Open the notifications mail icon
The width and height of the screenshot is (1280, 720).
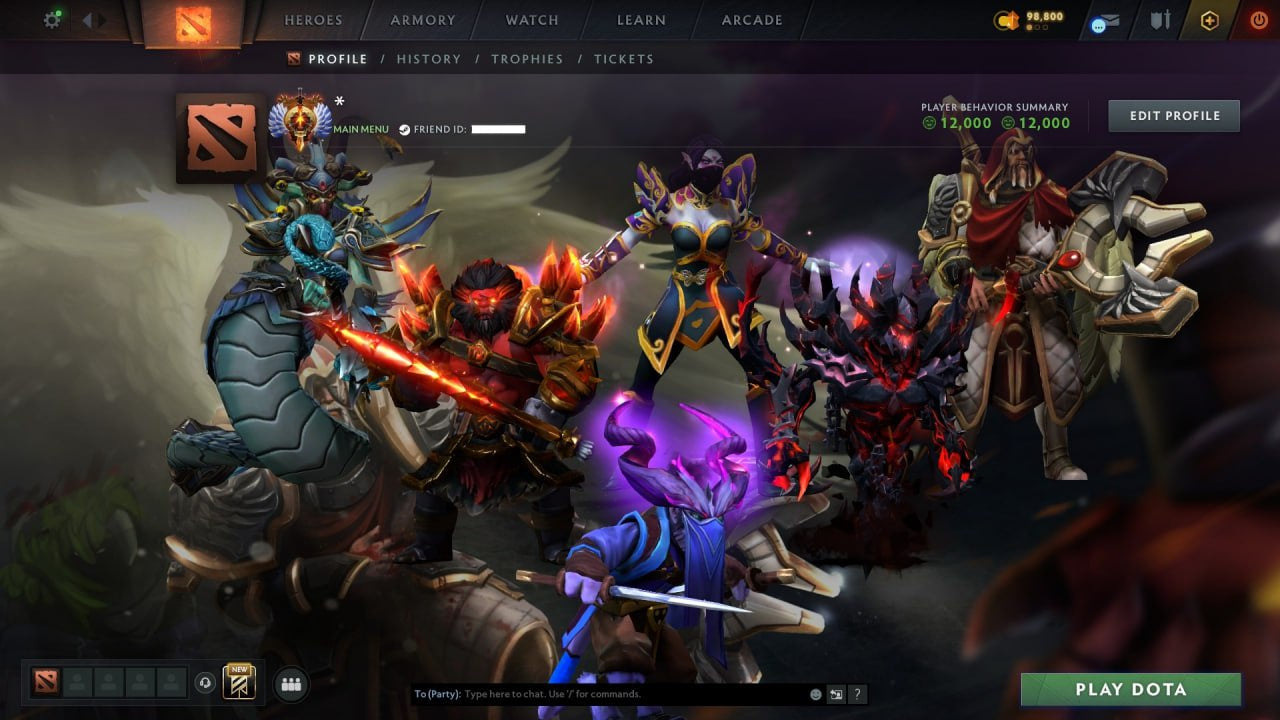(x=1107, y=22)
